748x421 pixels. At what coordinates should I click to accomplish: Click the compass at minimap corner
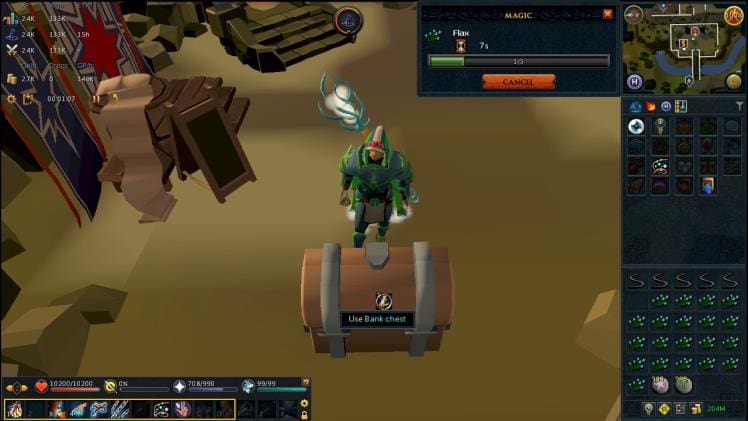[634, 13]
